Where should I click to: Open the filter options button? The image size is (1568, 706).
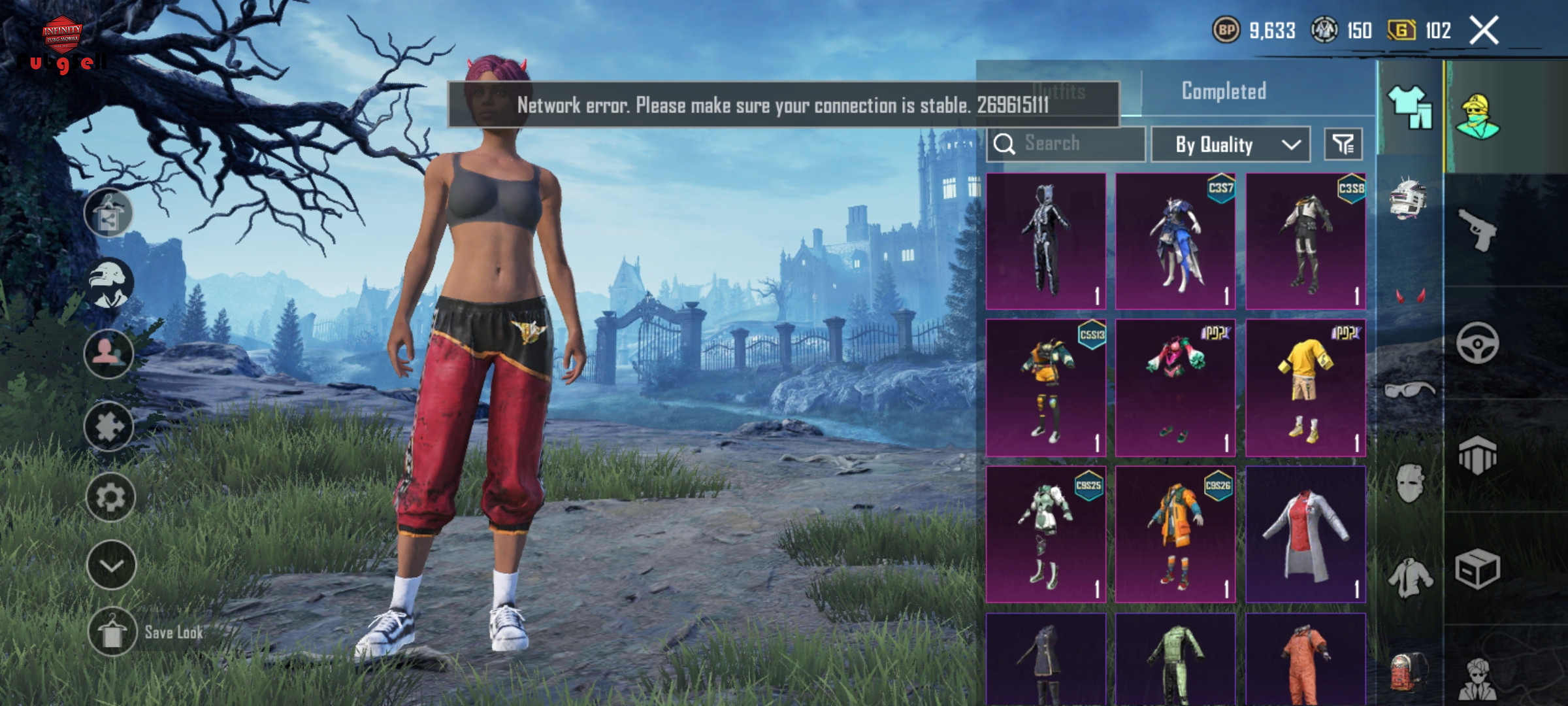(1343, 144)
